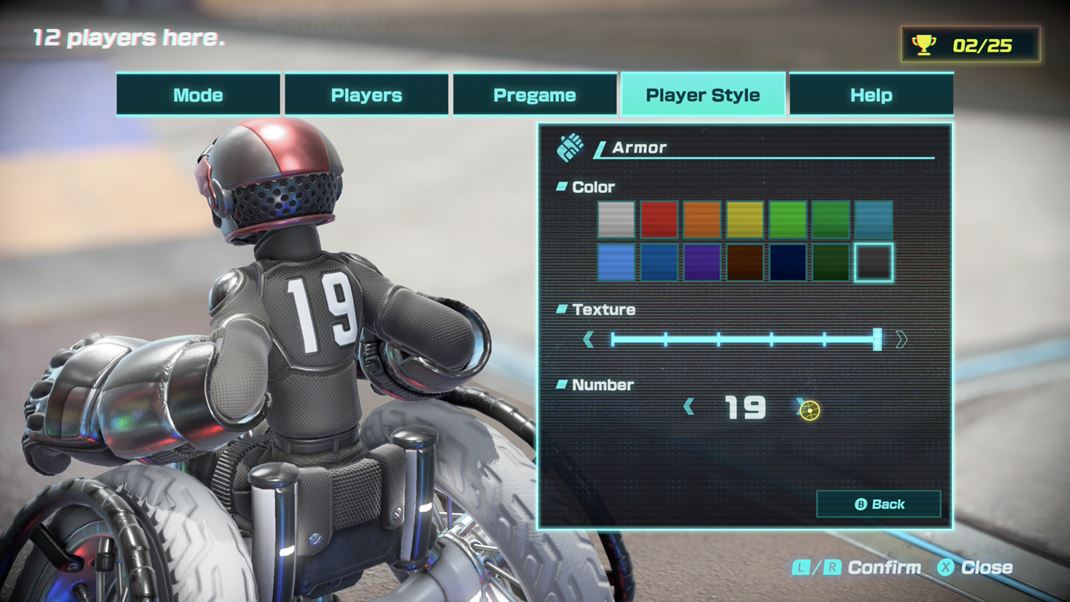Screen dimensions: 1070x602
Task: Open the Players tab
Action: [366, 95]
